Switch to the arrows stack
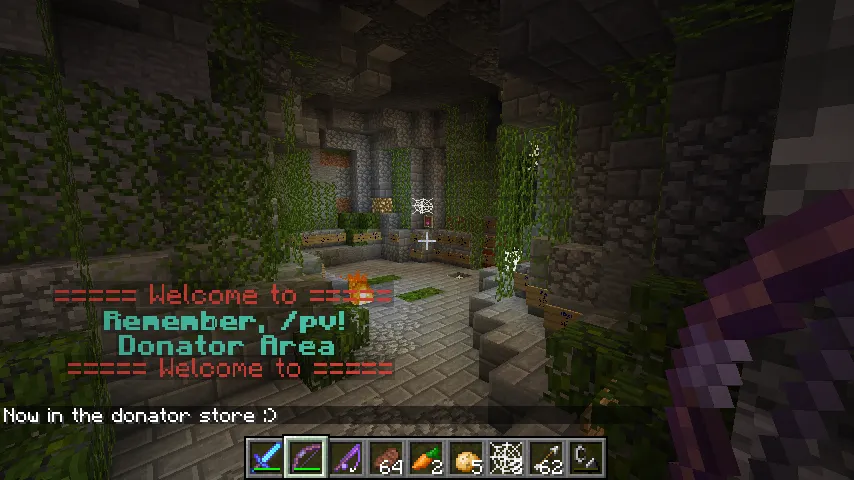 click(x=545, y=458)
